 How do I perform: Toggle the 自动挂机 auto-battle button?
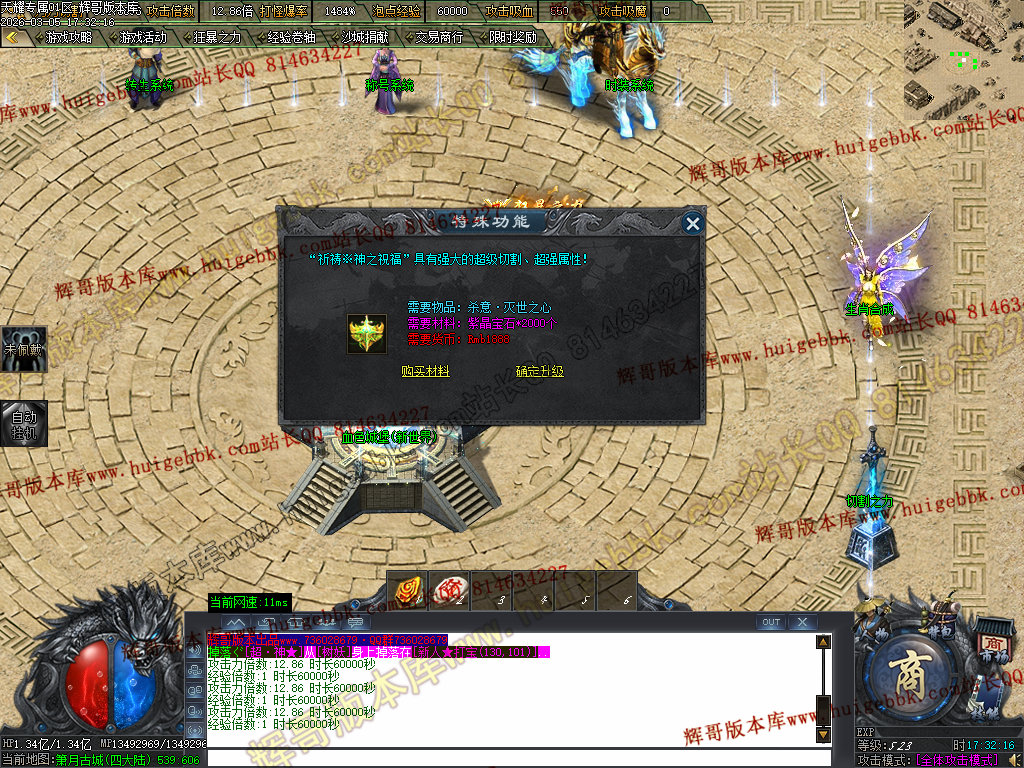(23, 423)
